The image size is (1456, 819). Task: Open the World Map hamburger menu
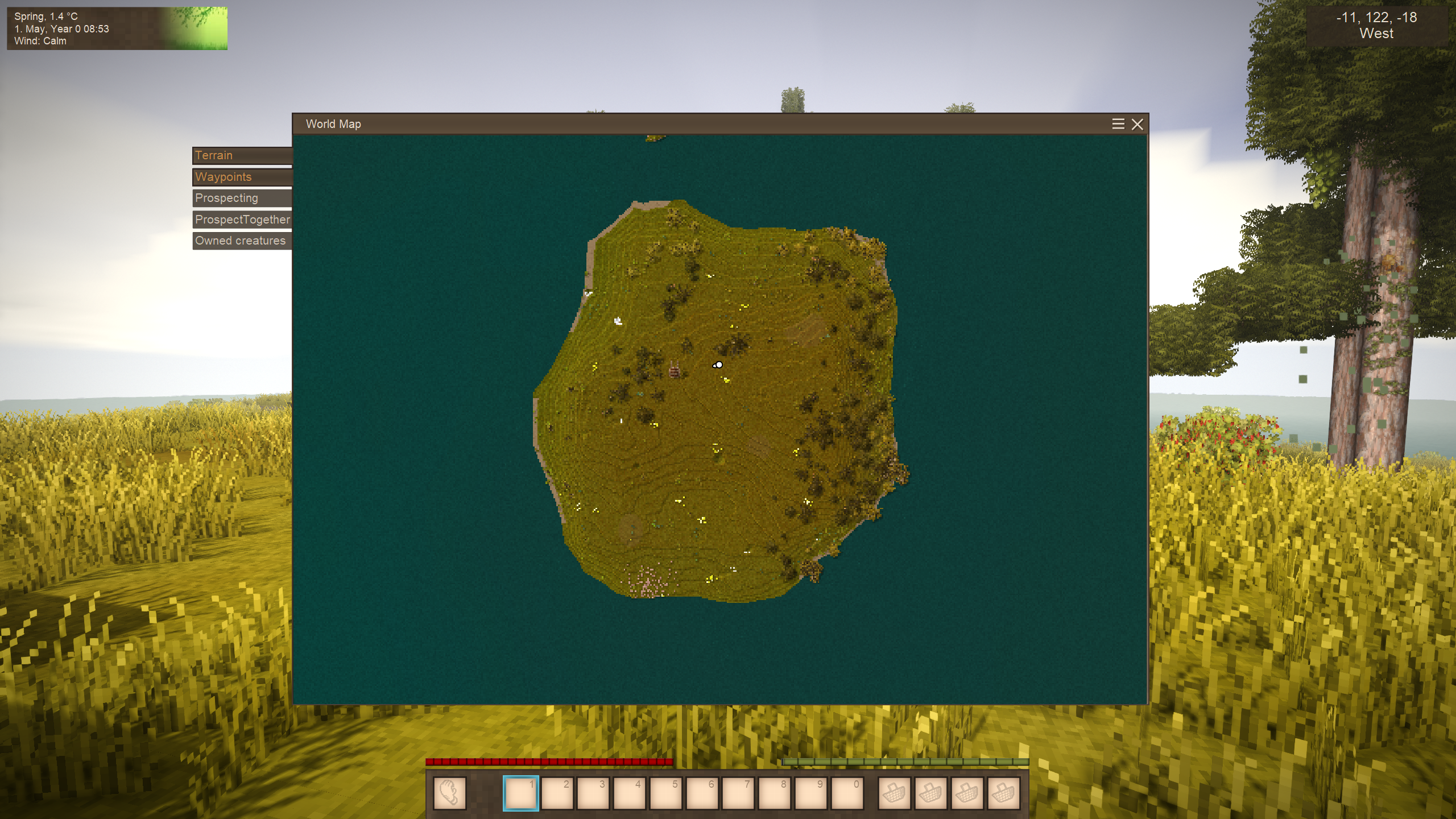tap(1118, 124)
